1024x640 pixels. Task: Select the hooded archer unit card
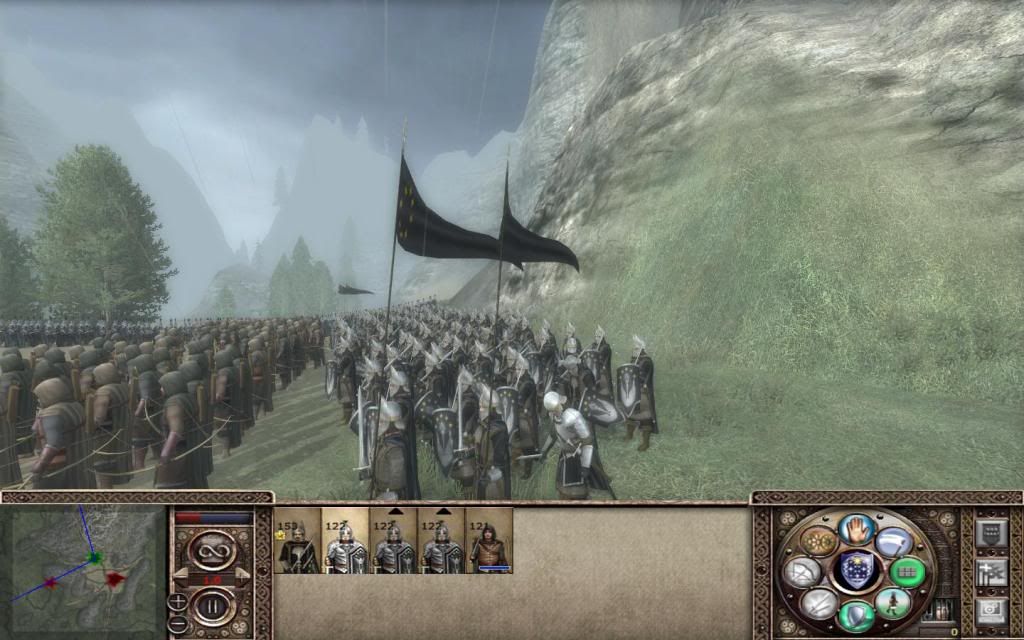(489, 541)
